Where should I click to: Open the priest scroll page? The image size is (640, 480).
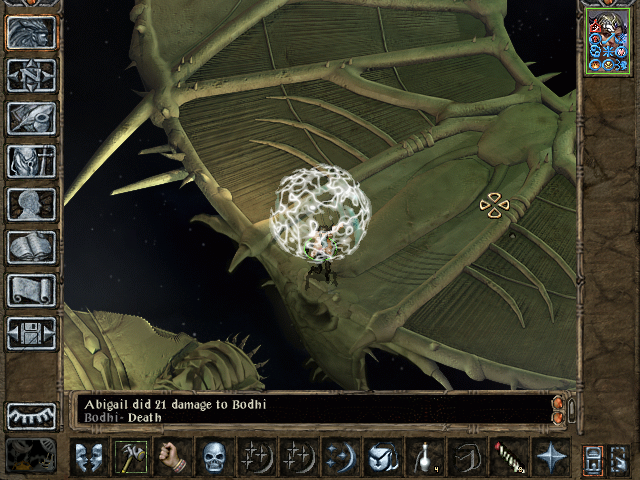point(31,290)
